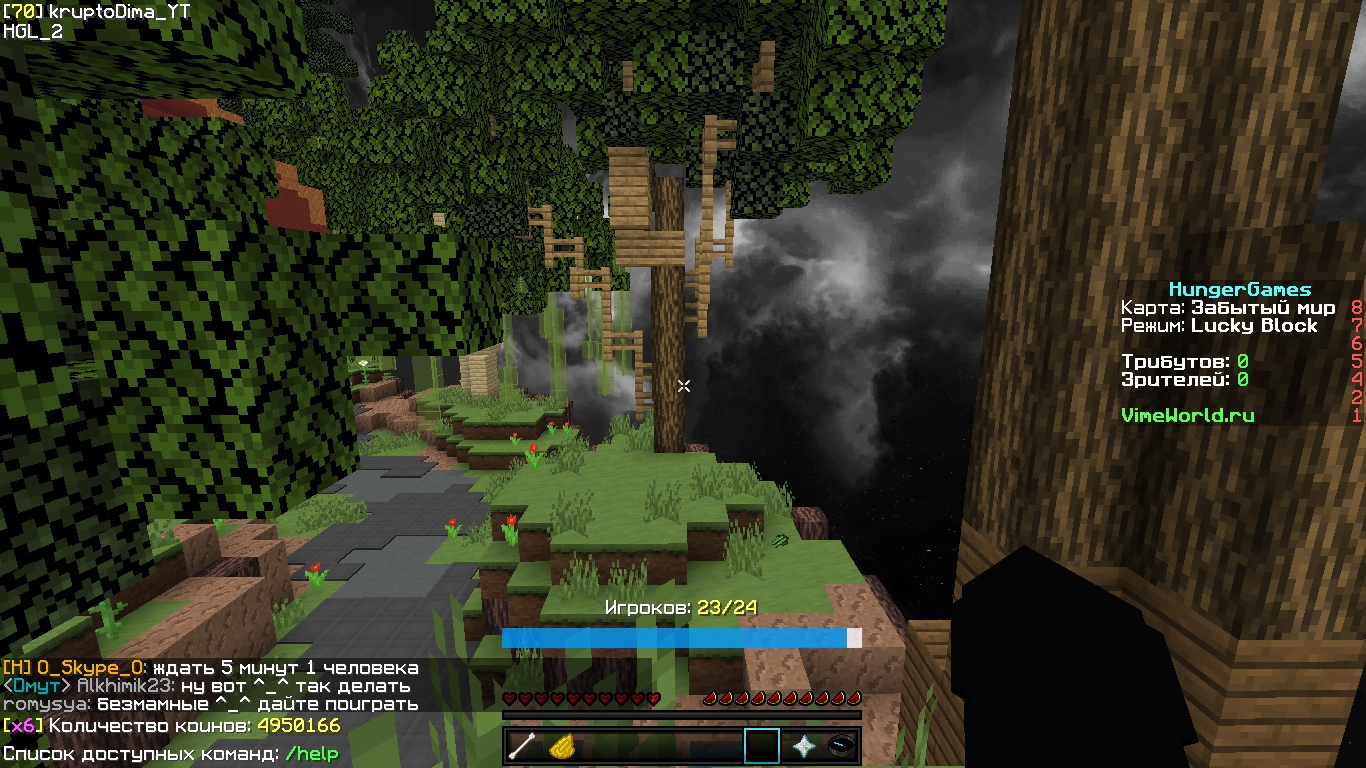Select the bone in the hotbar

click(523, 746)
